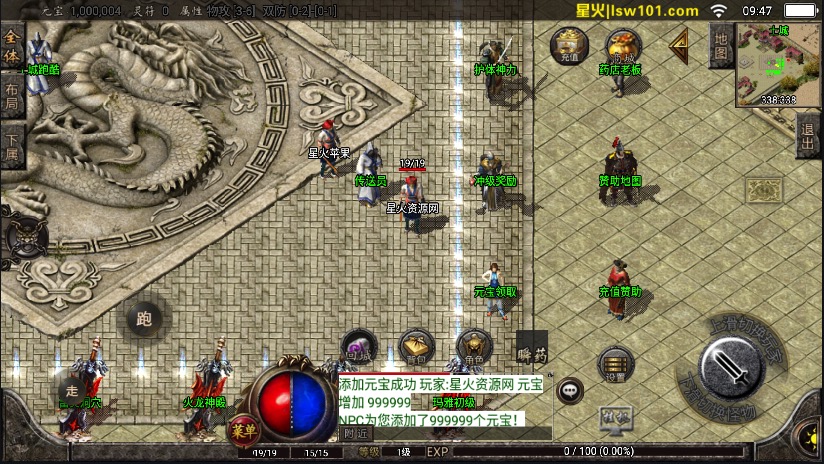Image resolution: width=824 pixels, height=464 pixels.
Task: Open the chat speech-bubble button
Action: pos(570,390)
